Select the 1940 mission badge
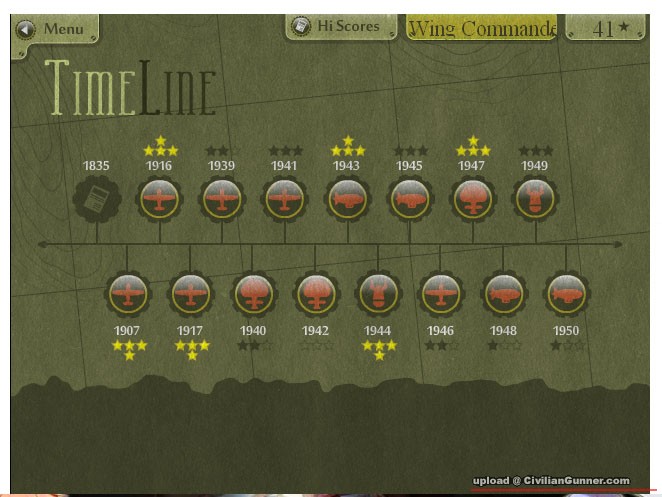This screenshot has width=662, height=497. tap(253, 294)
